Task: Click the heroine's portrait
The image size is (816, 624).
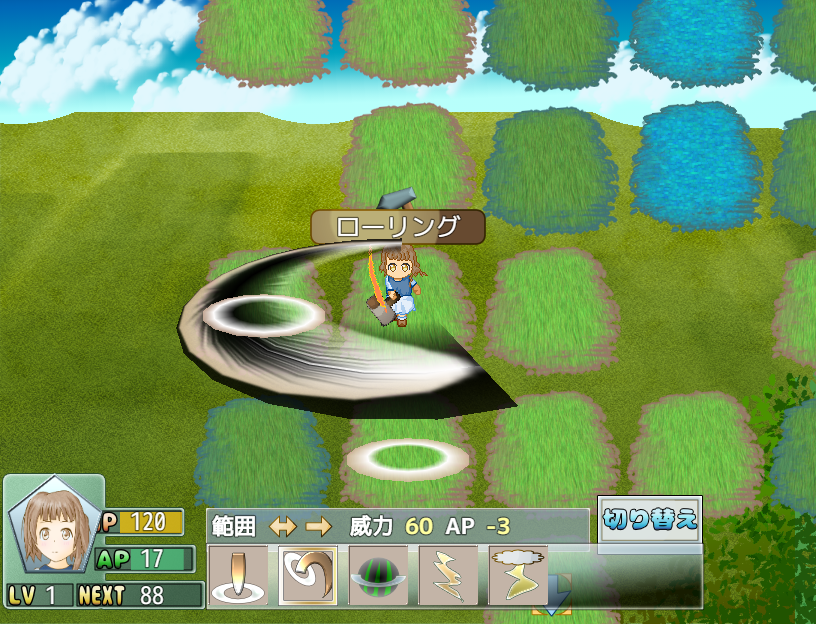Action: click(53, 530)
